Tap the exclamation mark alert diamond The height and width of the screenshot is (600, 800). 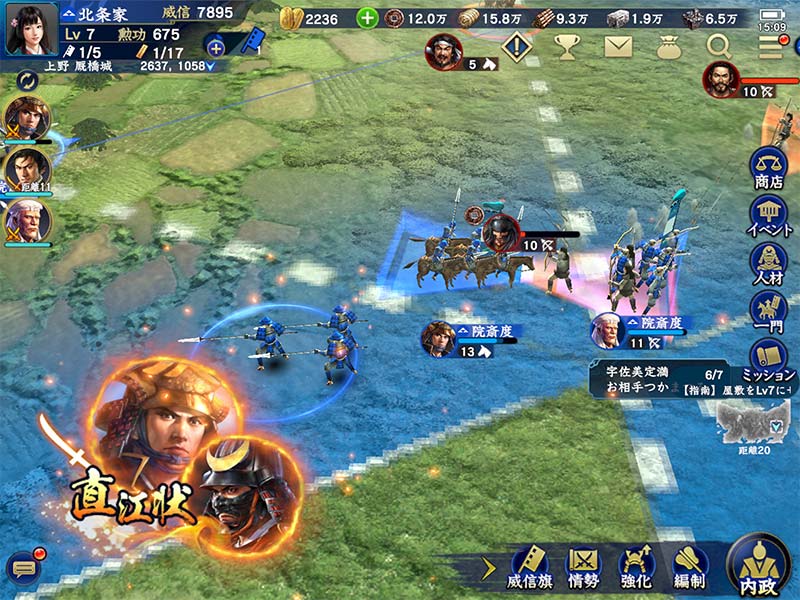coord(516,46)
